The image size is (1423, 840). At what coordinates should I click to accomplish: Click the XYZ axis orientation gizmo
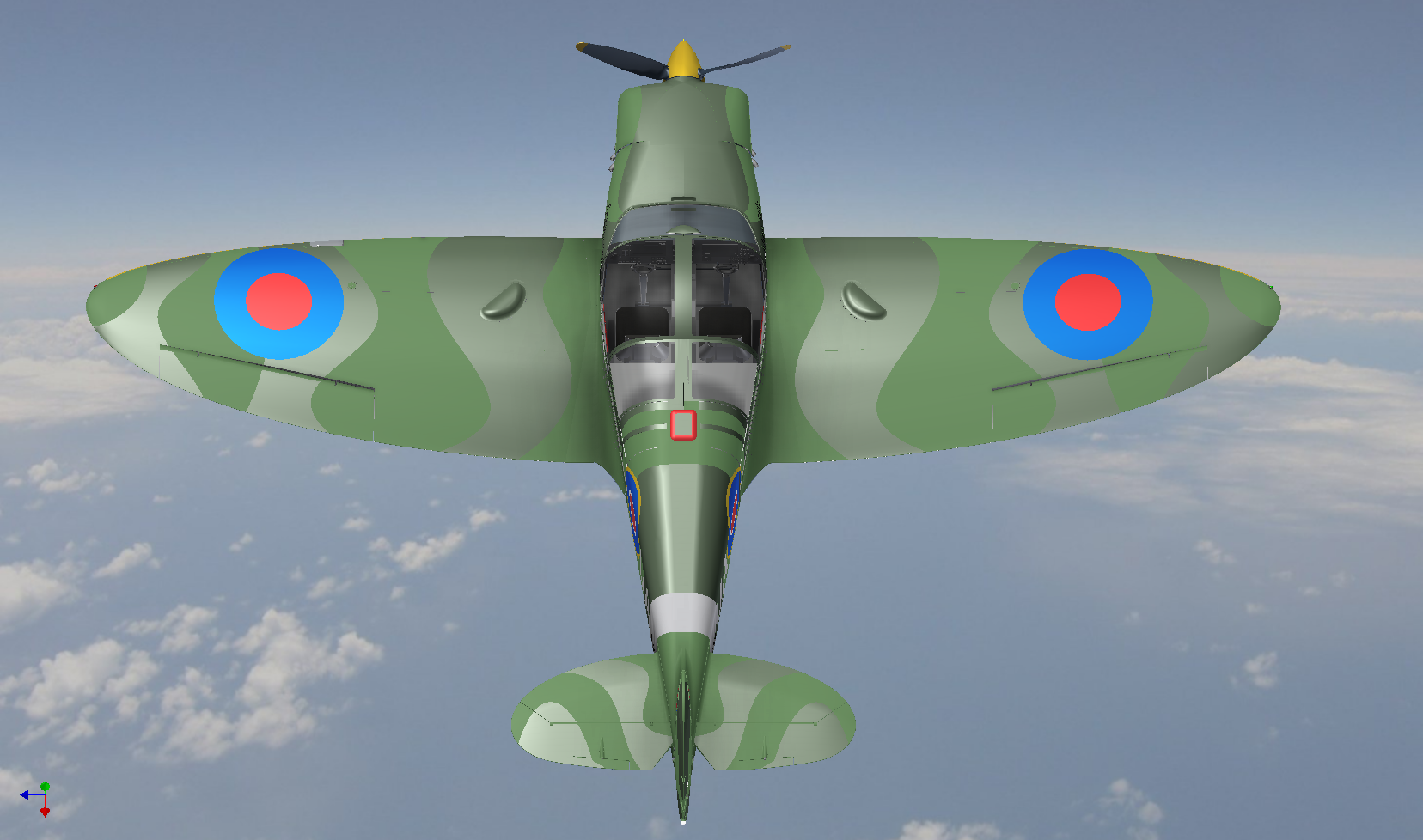38,798
